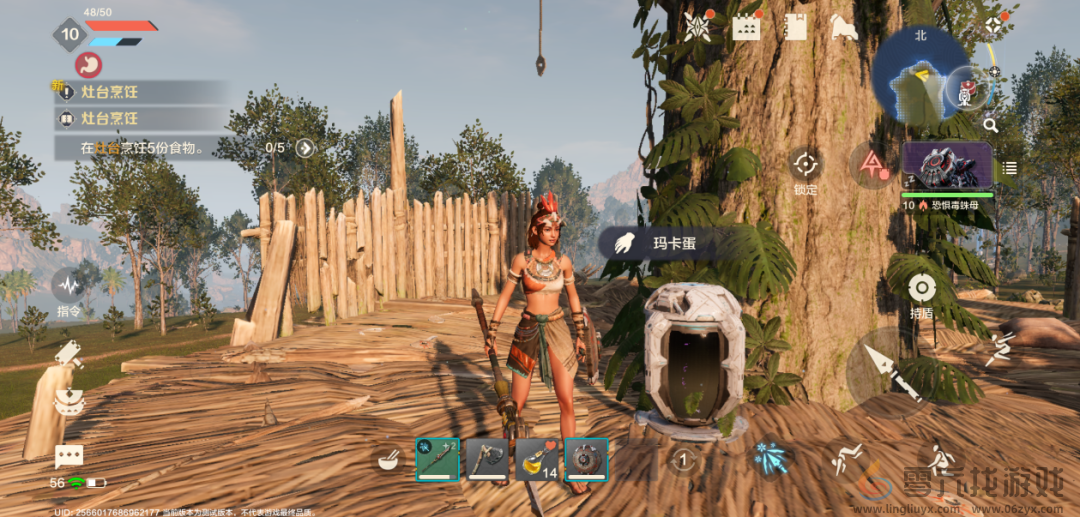Image resolution: width=1080 pixels, height=517 pixels.
Task: Use the yellow potion with 14 count
Action: pos(537,459)
